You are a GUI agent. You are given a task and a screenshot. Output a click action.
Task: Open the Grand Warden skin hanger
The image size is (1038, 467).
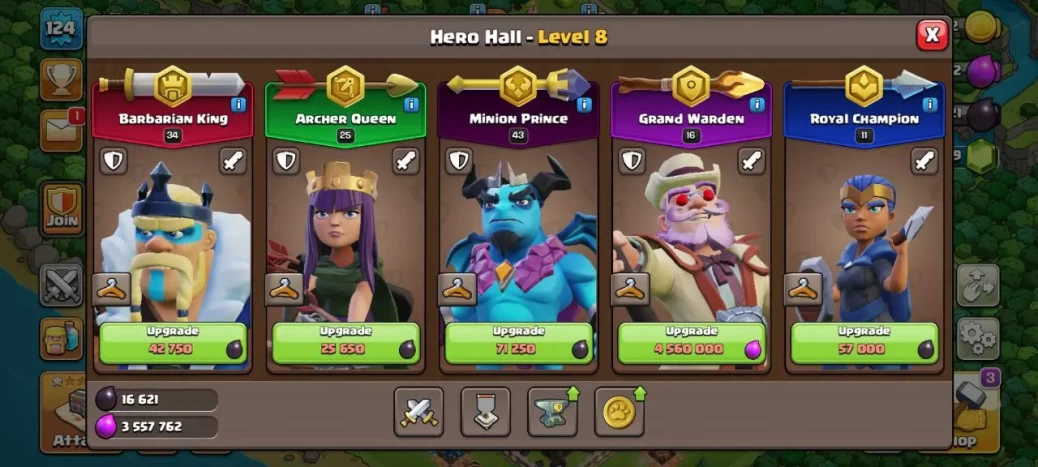[630, 289]
